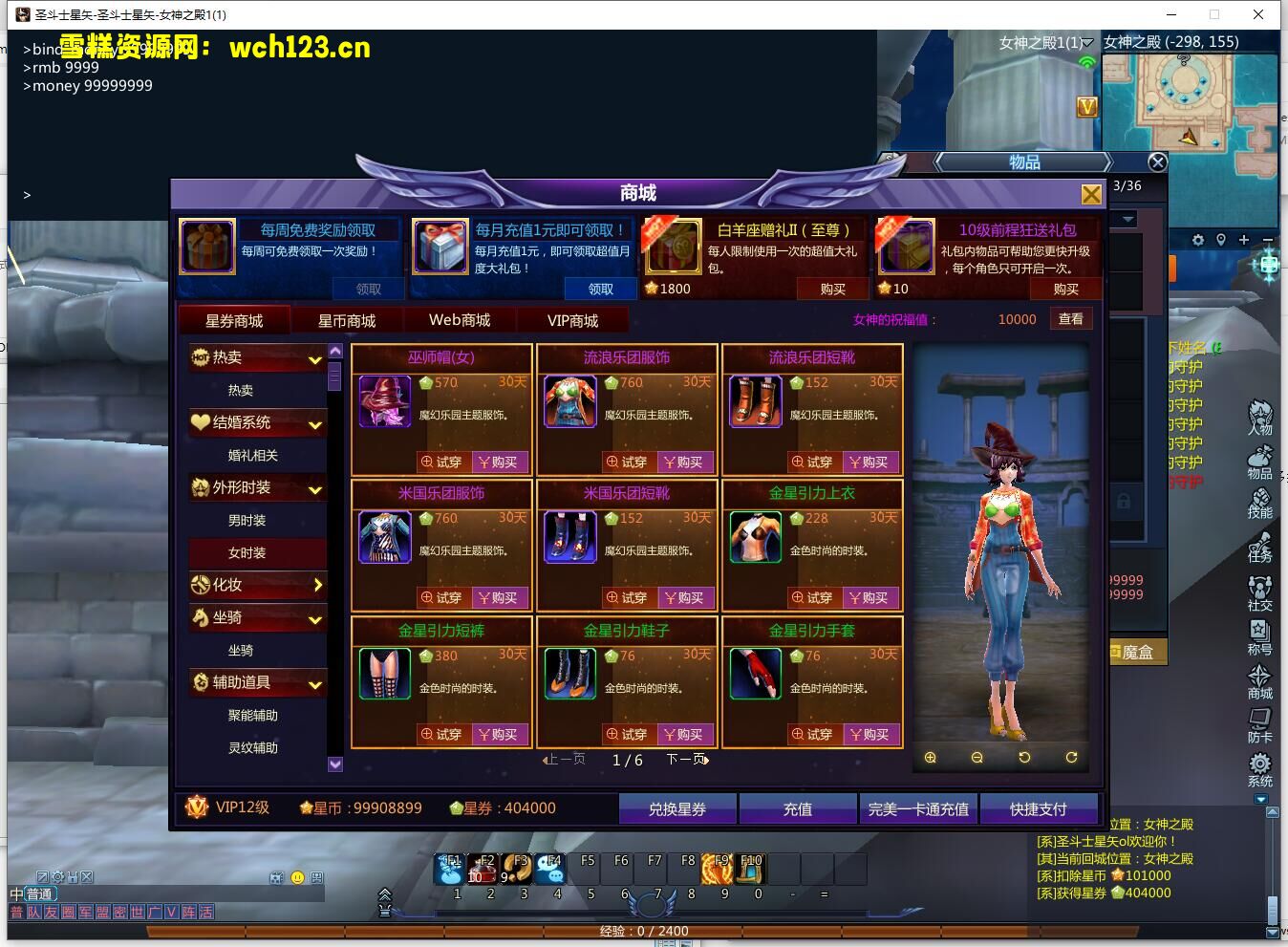Zoom in on character preview with magnifier icon
The image size is (1288, 947).
930,757
